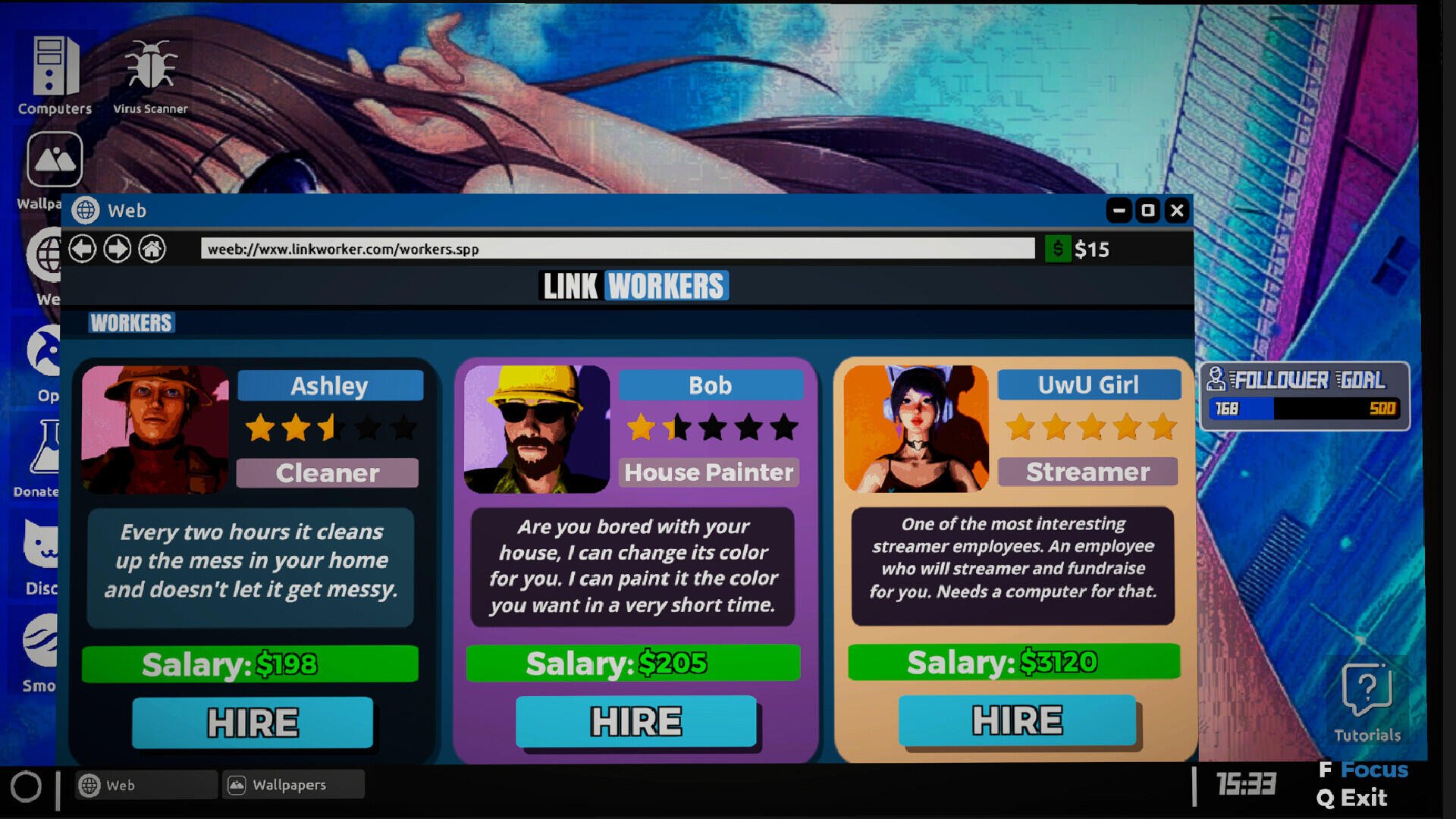Select the Web window in the taskbar
This screenshot has width=1456, height=819.
[144, 784]
